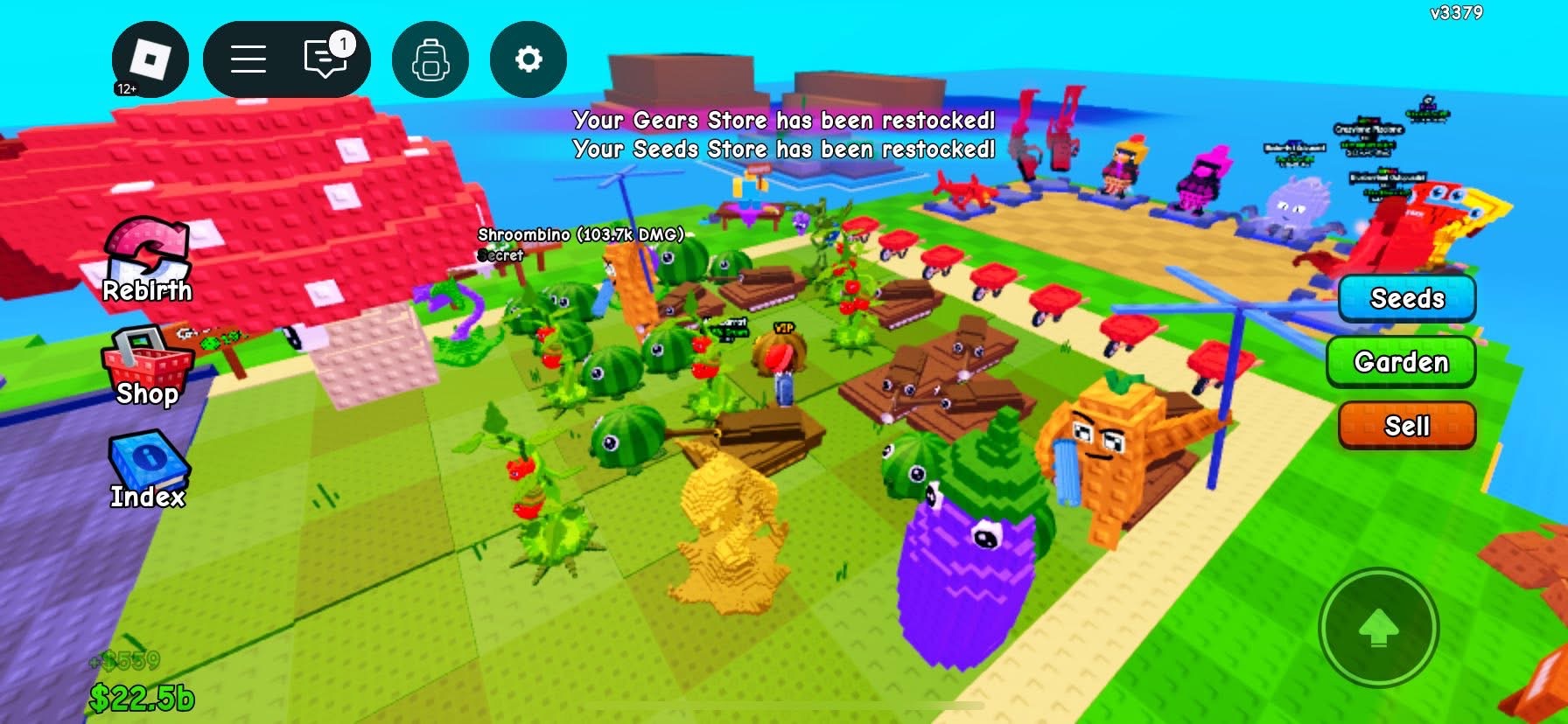Open the backpack inventory
This screenshot has height=724, width=1568.
(x=430, y=59)
